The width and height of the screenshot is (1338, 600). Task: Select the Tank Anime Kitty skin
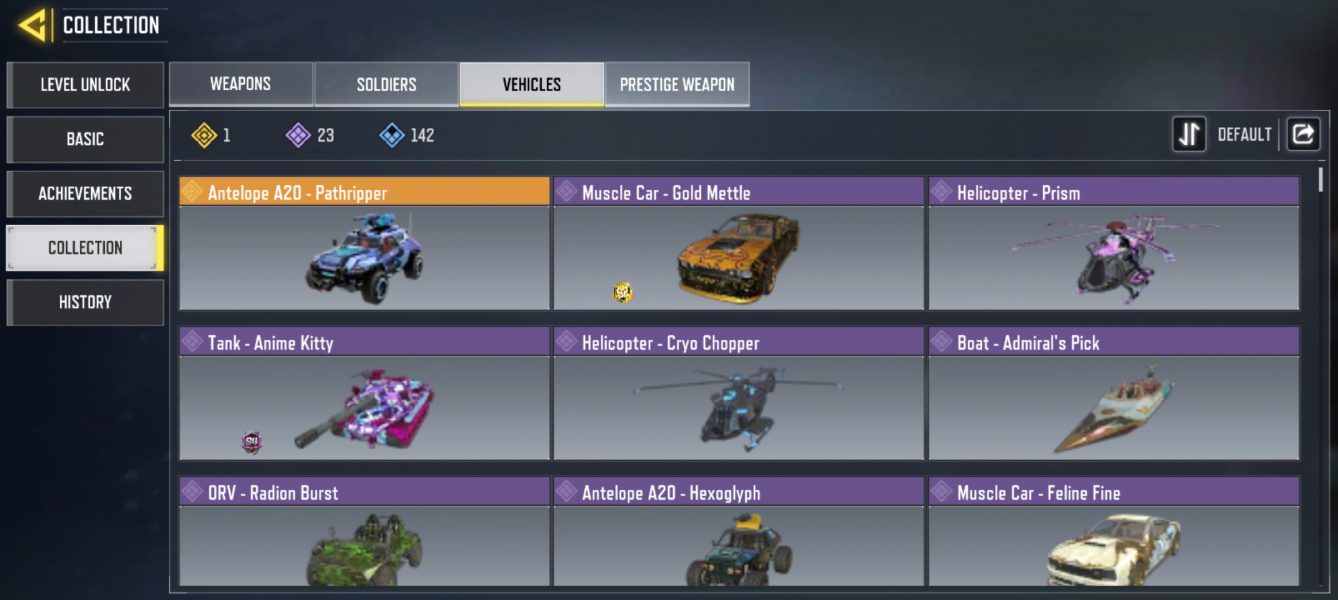364,394
